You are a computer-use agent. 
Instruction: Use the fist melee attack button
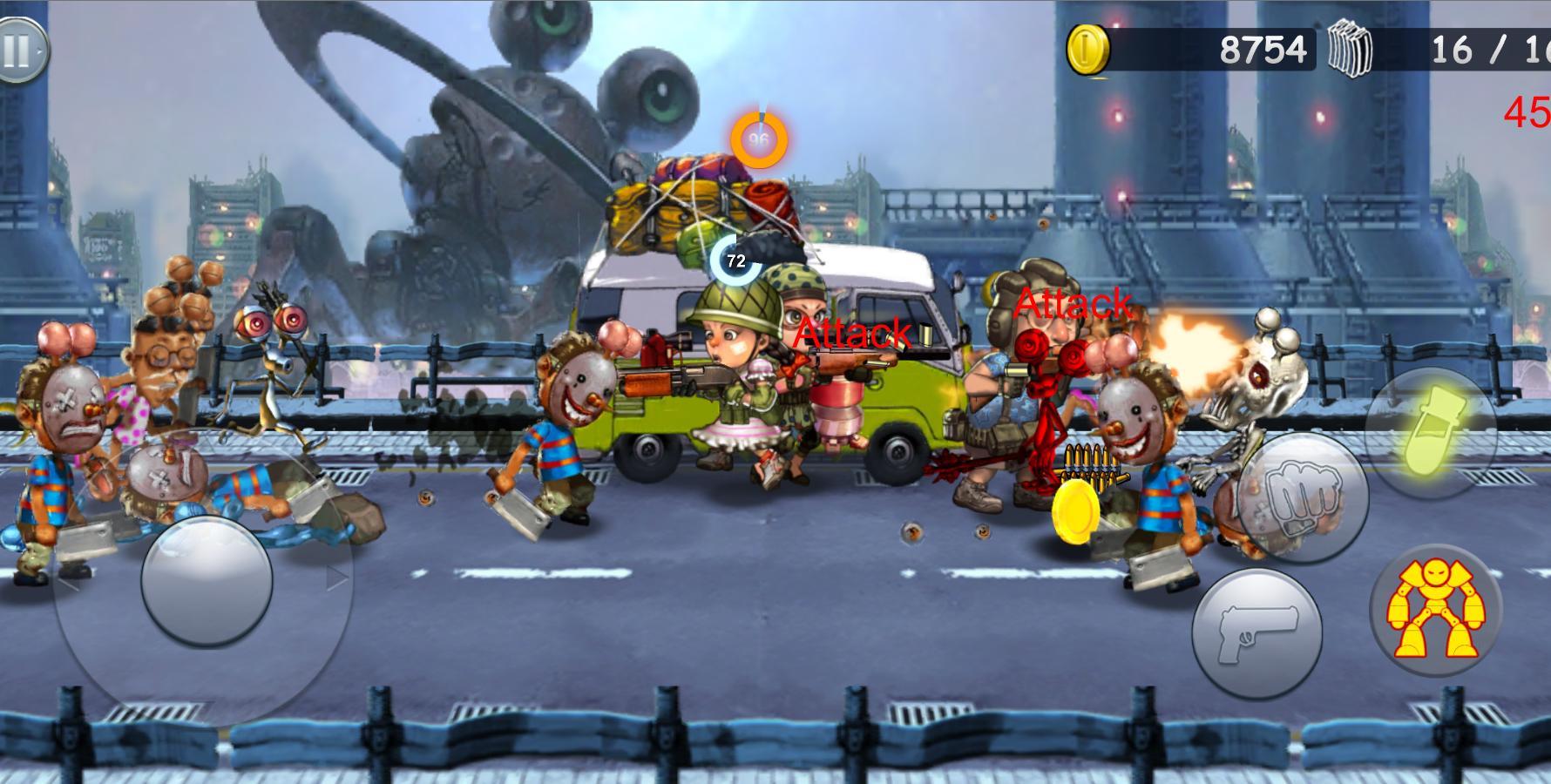[1303, 497]
